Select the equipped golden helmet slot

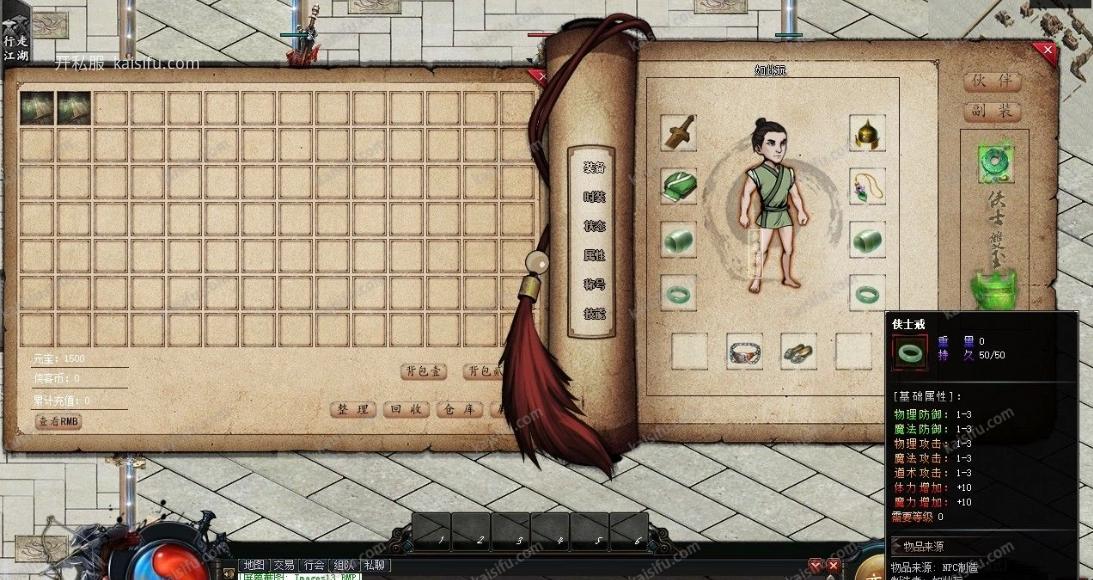867,132
